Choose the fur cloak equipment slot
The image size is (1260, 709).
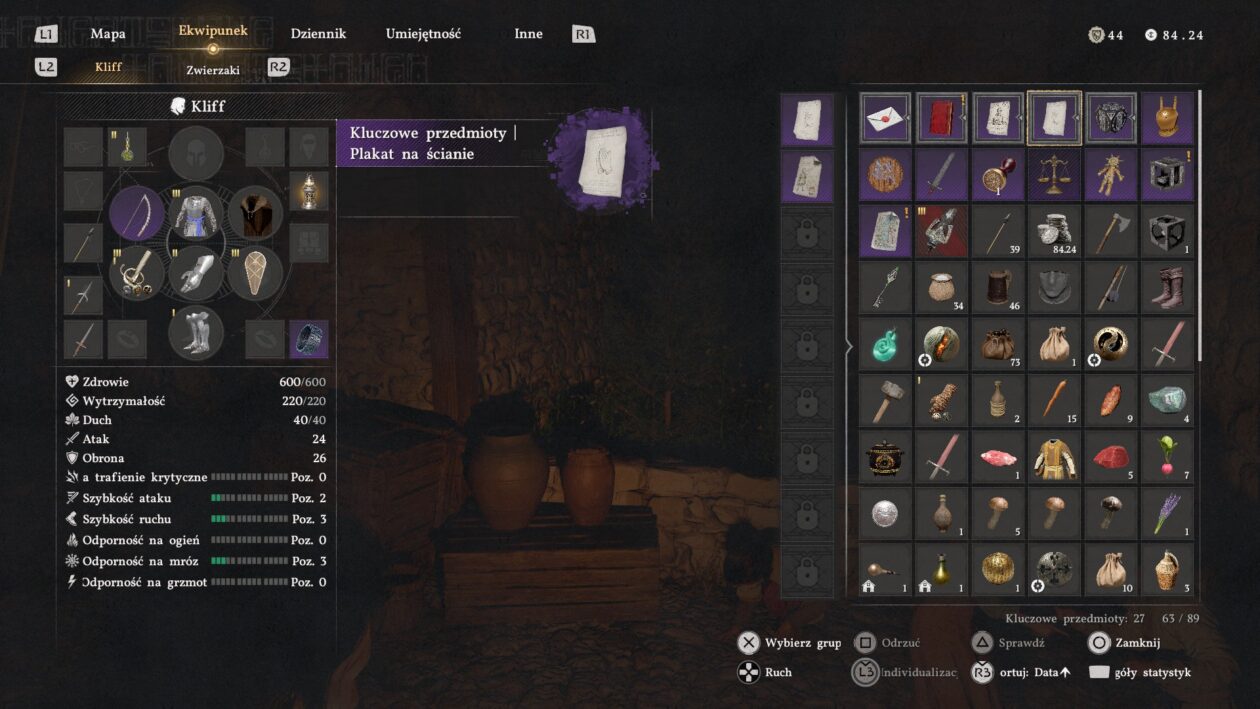pyautogui.click(x=255, y=214)
